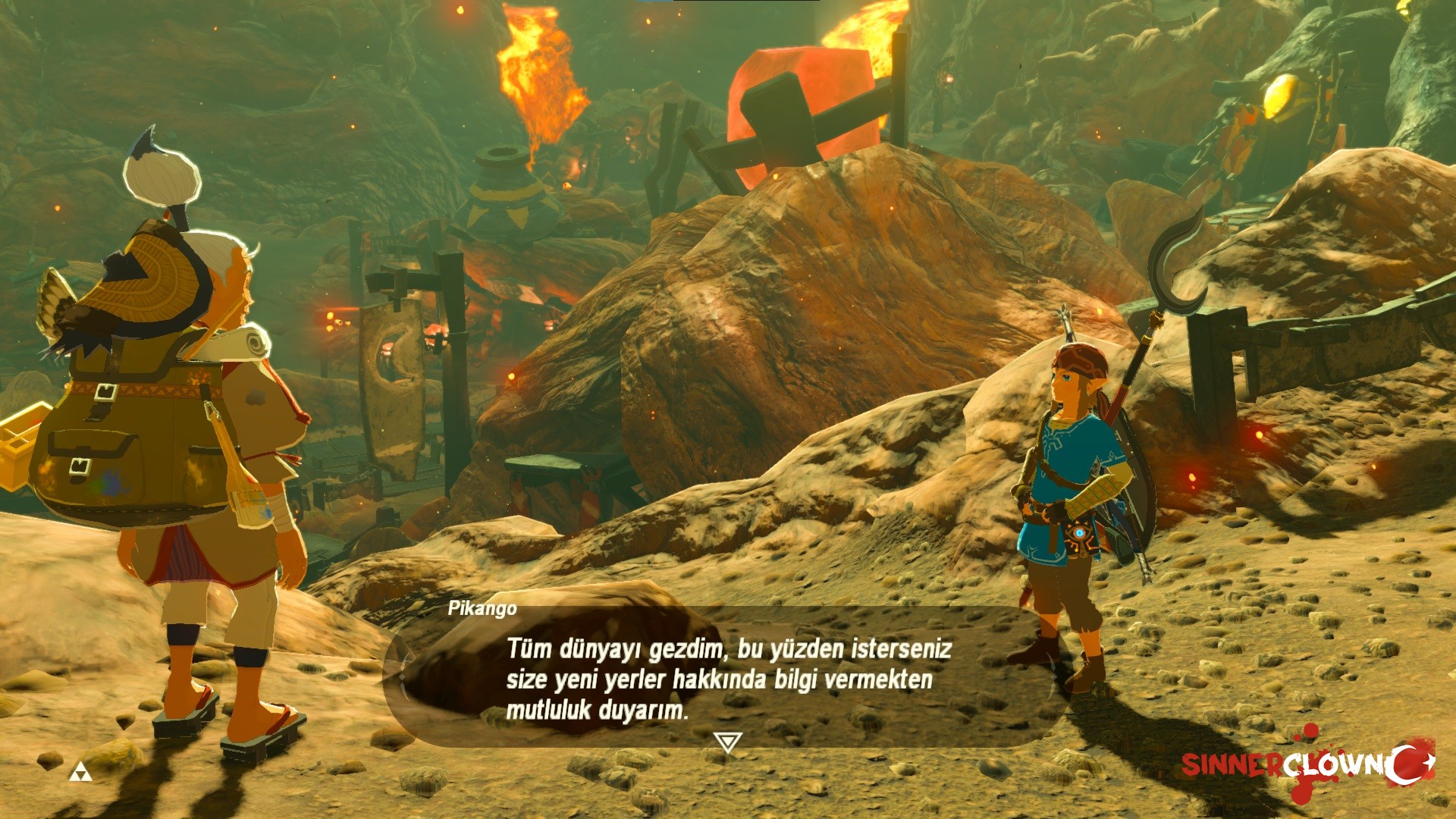Click the small Triforce icon
This screenshot has height=819, width=1456.
tap(80, 773)
